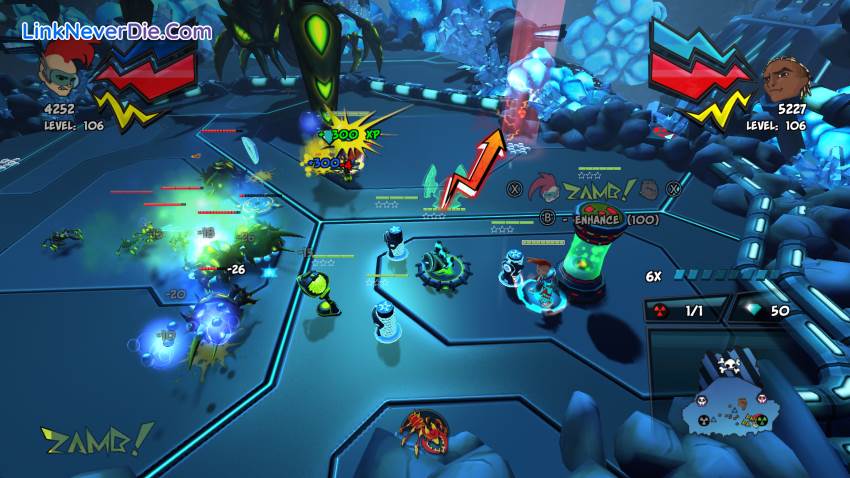This screenshot has width=850, height=478.
Task: Click the skull marker on the minimap
Action: click(727, 363)
